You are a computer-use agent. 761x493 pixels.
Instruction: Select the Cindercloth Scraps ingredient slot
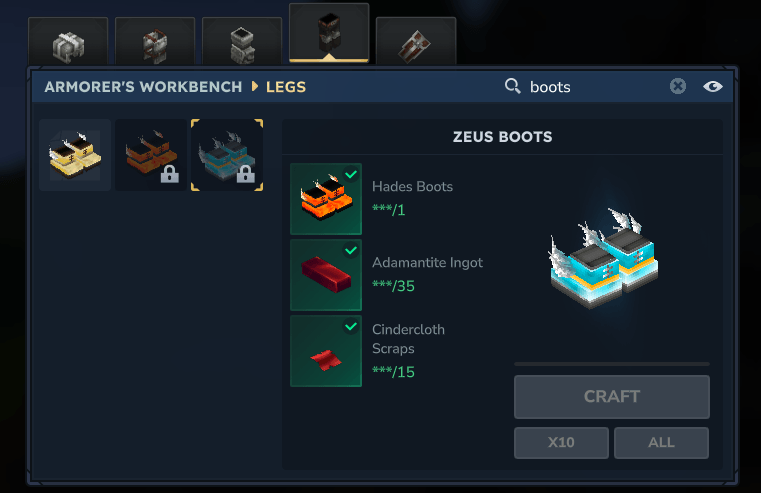coord(326,351)
